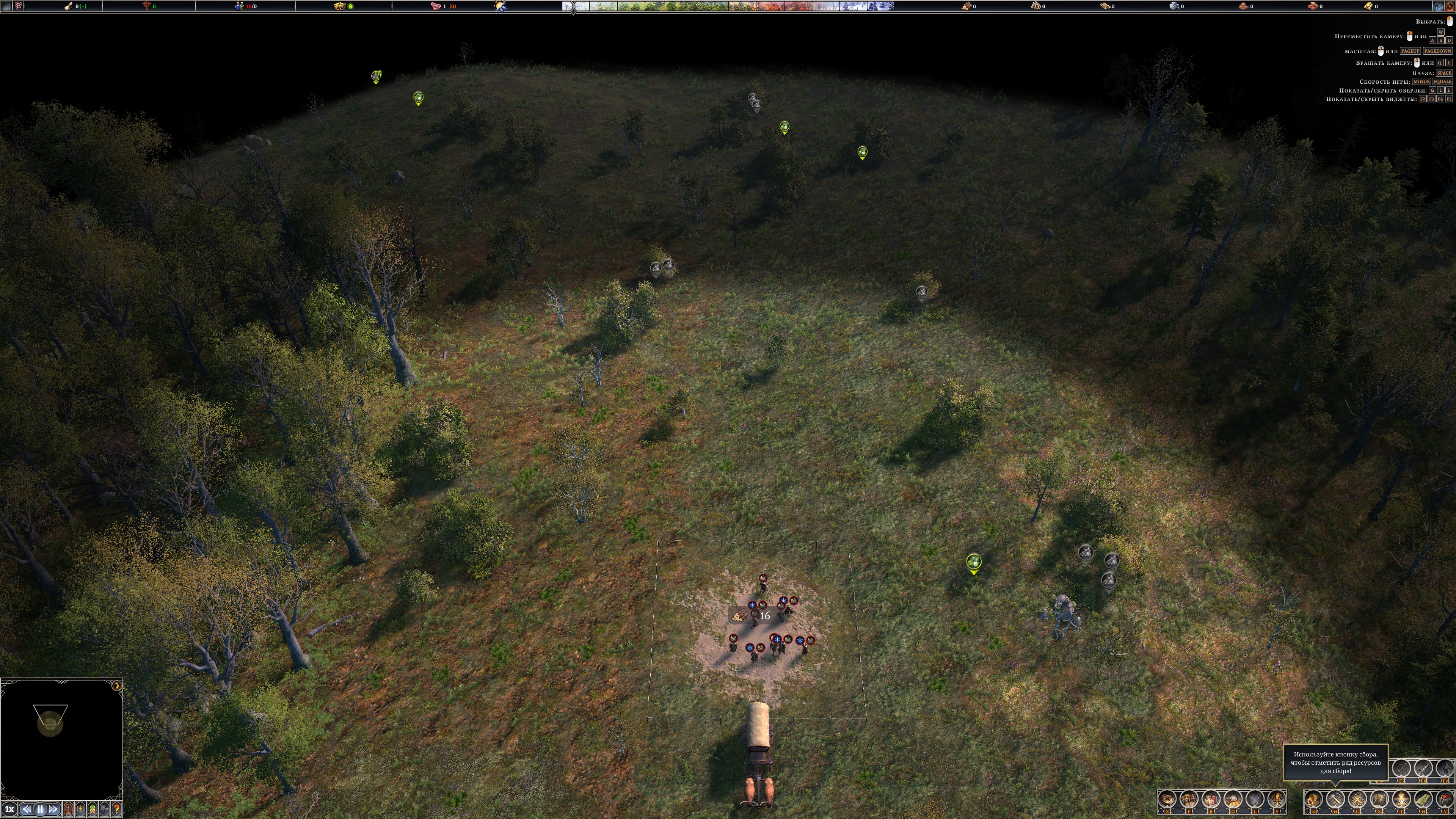
Task: Open the magnifying glass search panel
Action: click(x=1233, y=799)
